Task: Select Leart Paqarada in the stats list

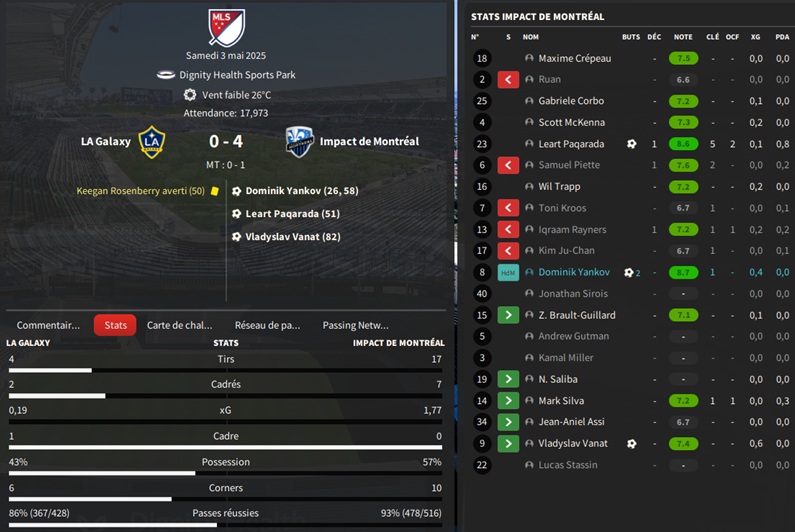Action: pos(571,144)
